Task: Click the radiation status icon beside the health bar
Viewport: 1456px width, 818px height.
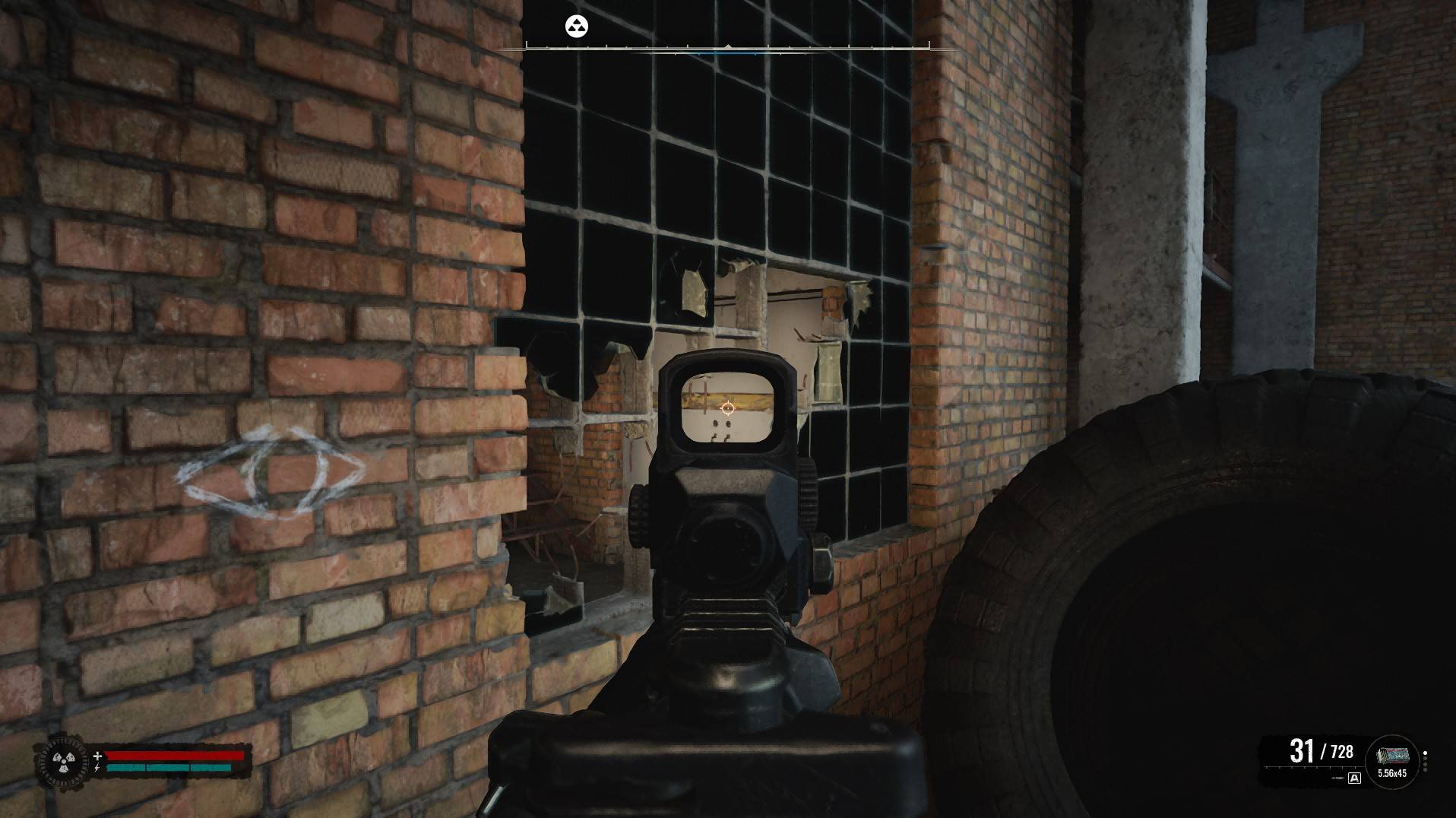Action: (60, 760)
